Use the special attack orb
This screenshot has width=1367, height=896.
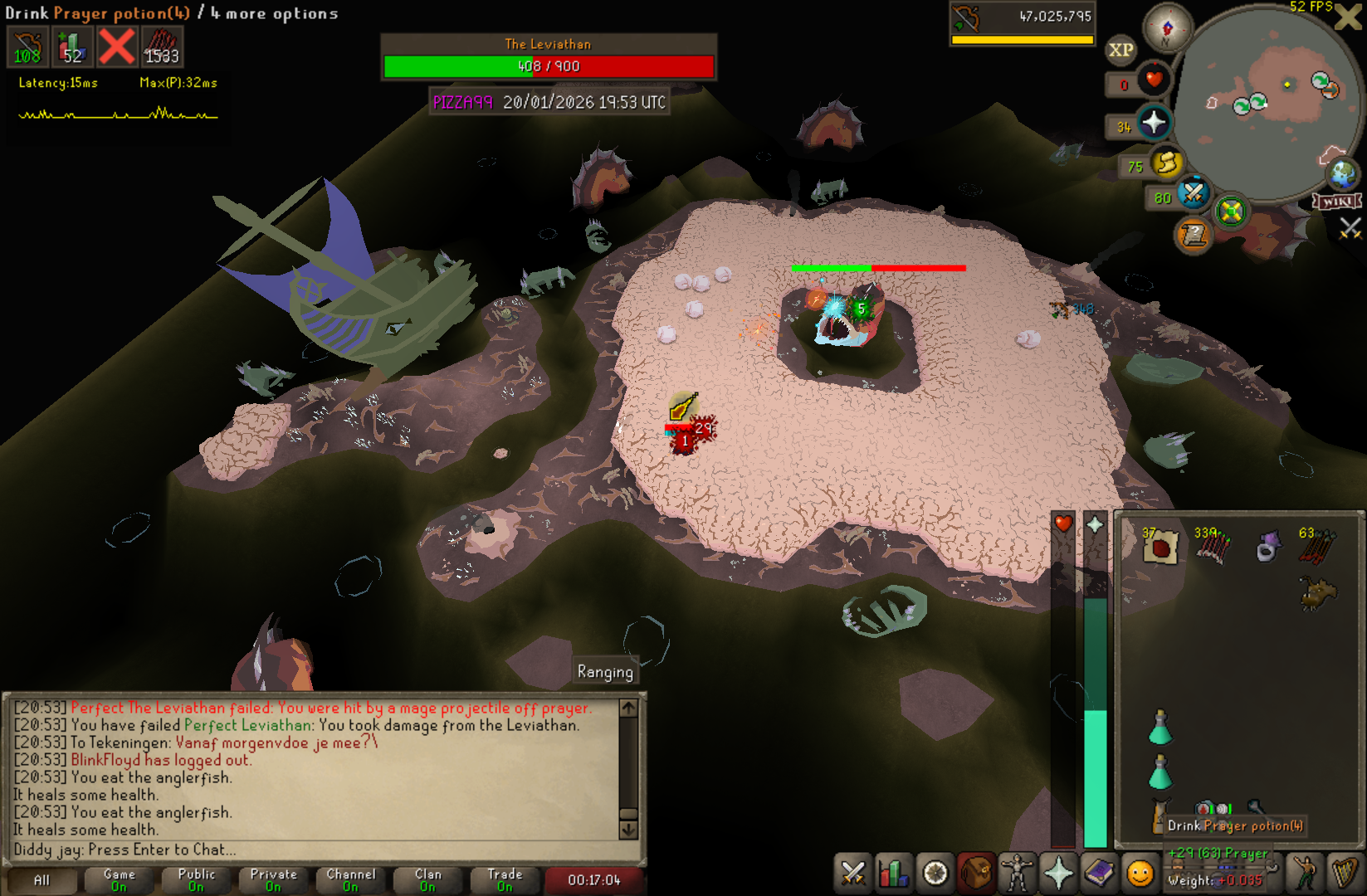pyautogui.click(x=1194, y=194)
